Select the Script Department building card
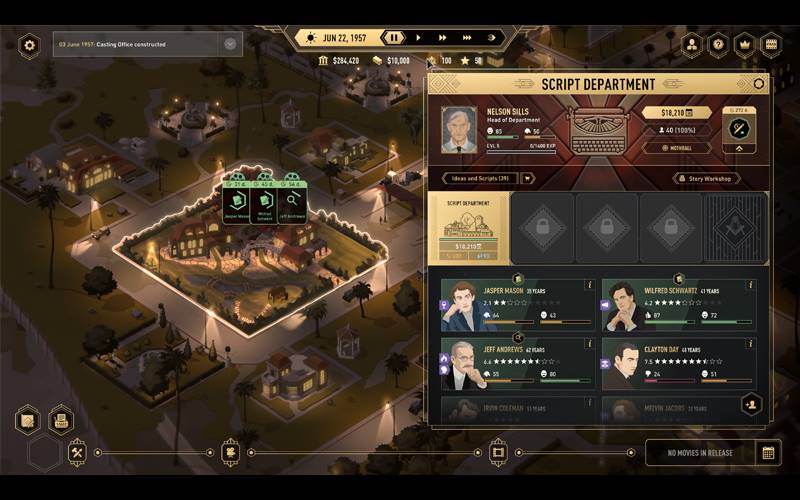Viewport: 800px width, 500px height. tap(467, 228)
